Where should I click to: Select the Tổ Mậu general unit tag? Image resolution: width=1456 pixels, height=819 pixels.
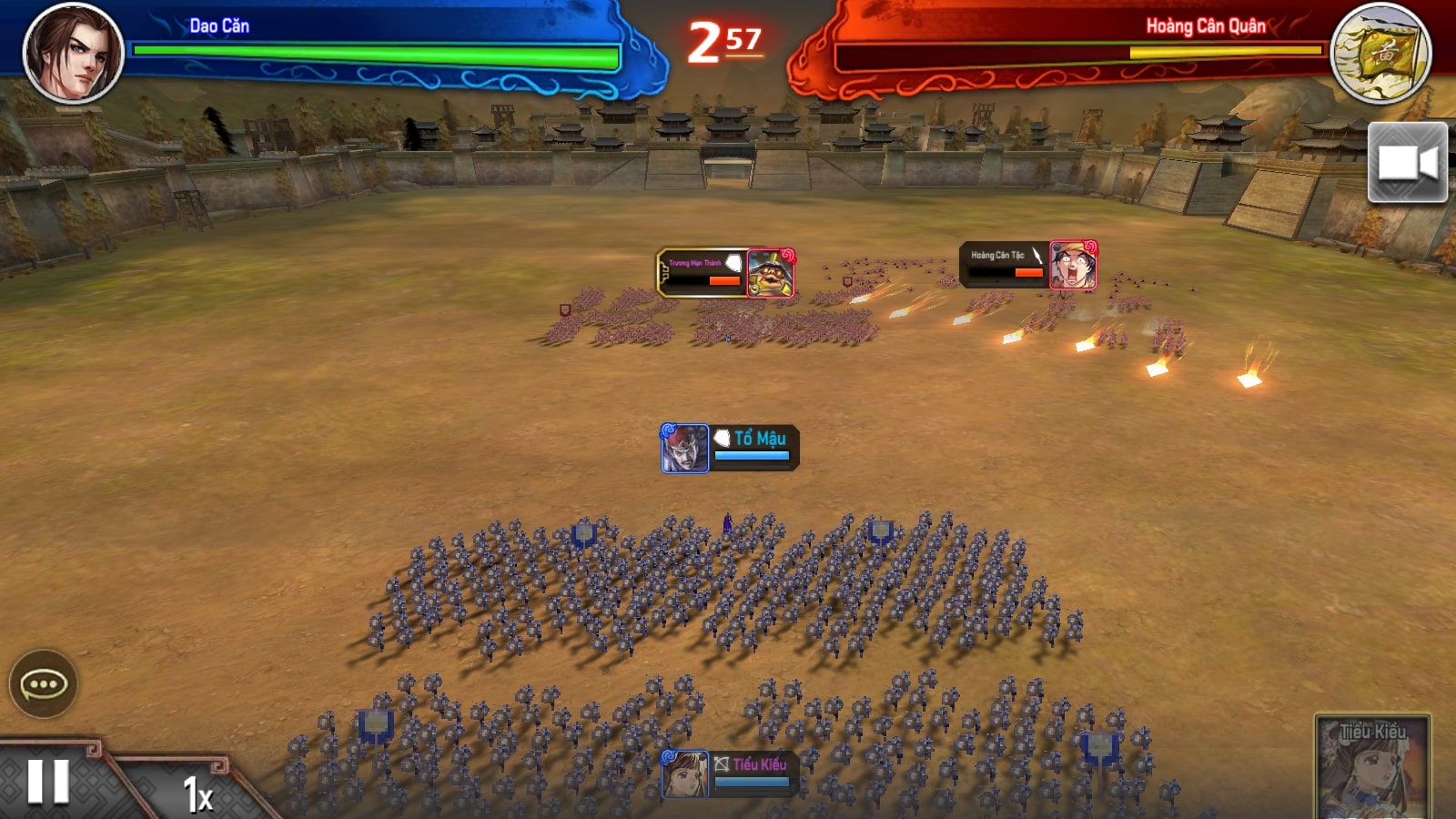pos(730,448)
